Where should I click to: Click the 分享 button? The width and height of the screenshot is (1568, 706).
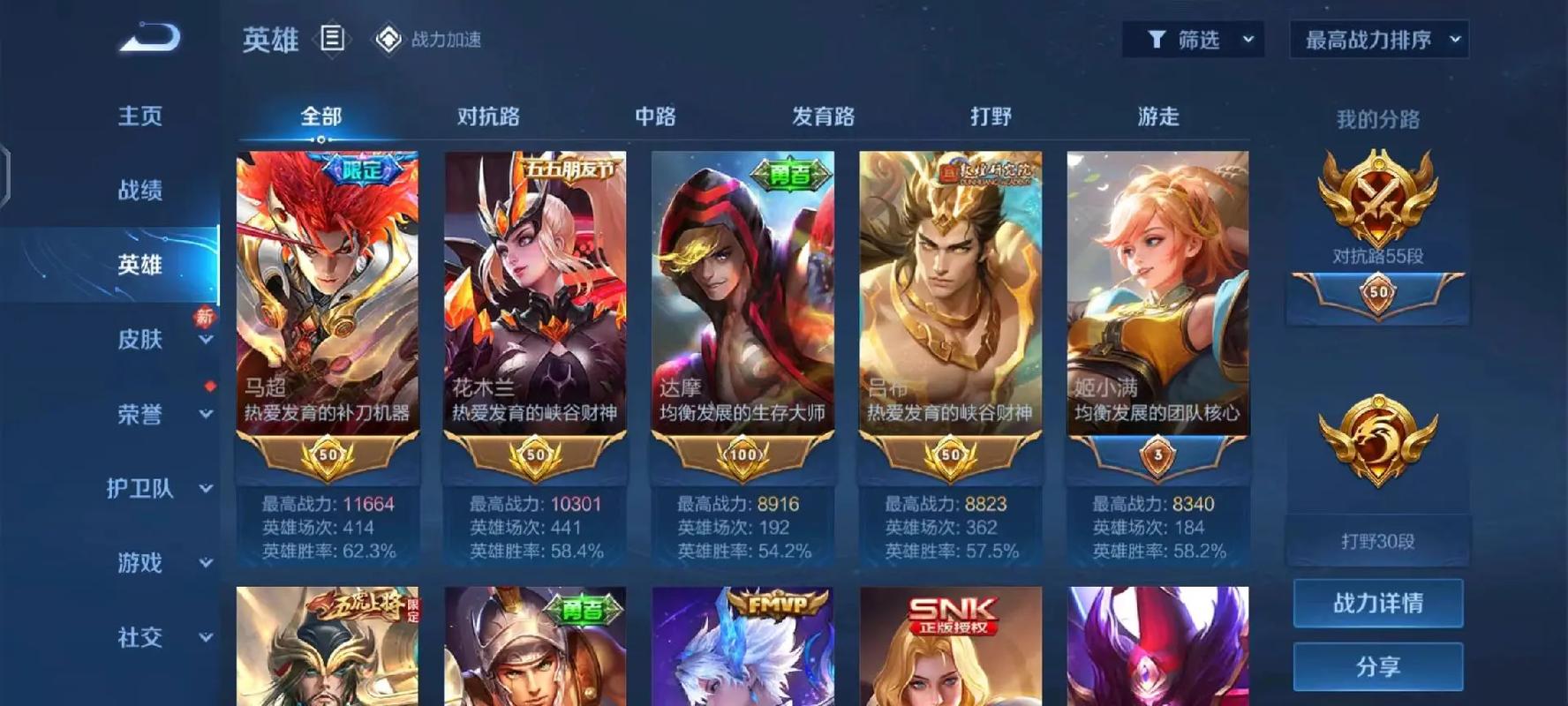pos(1379,666)
